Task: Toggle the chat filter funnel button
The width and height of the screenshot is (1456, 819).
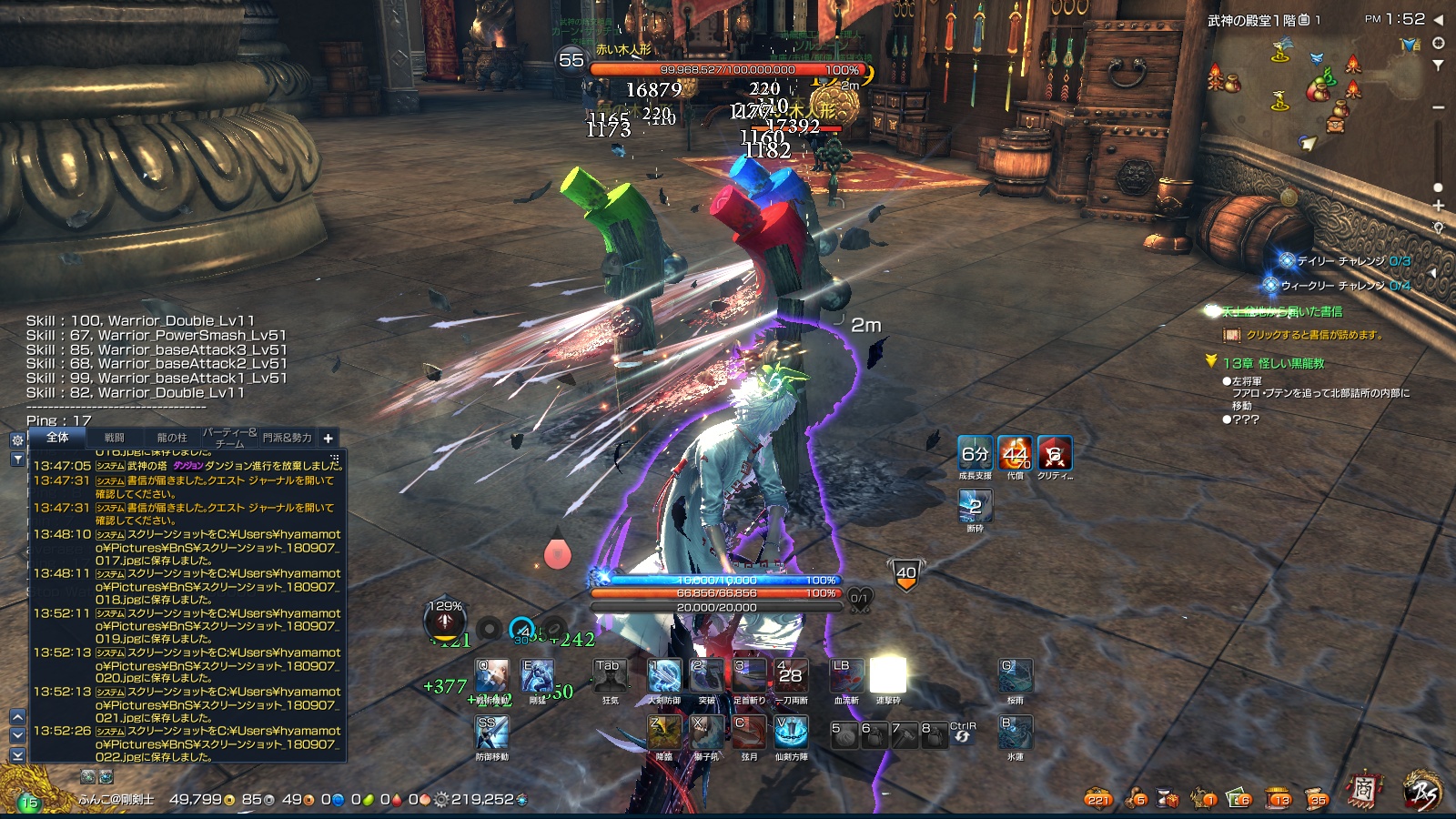Action: pyautogui.click(x=17, y=460)
